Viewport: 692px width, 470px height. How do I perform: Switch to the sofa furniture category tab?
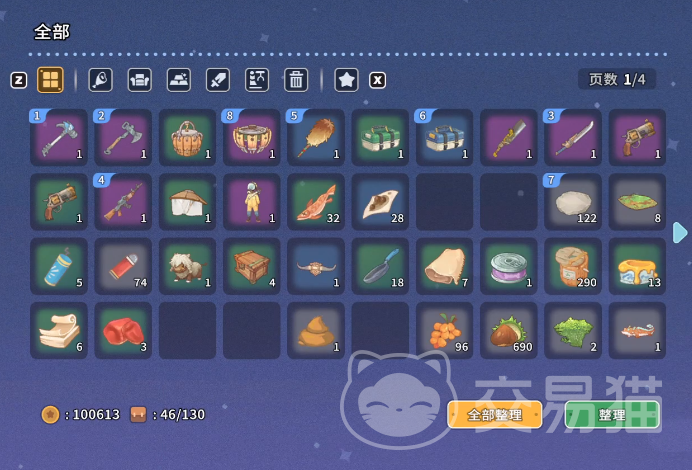tap(140, 80)
